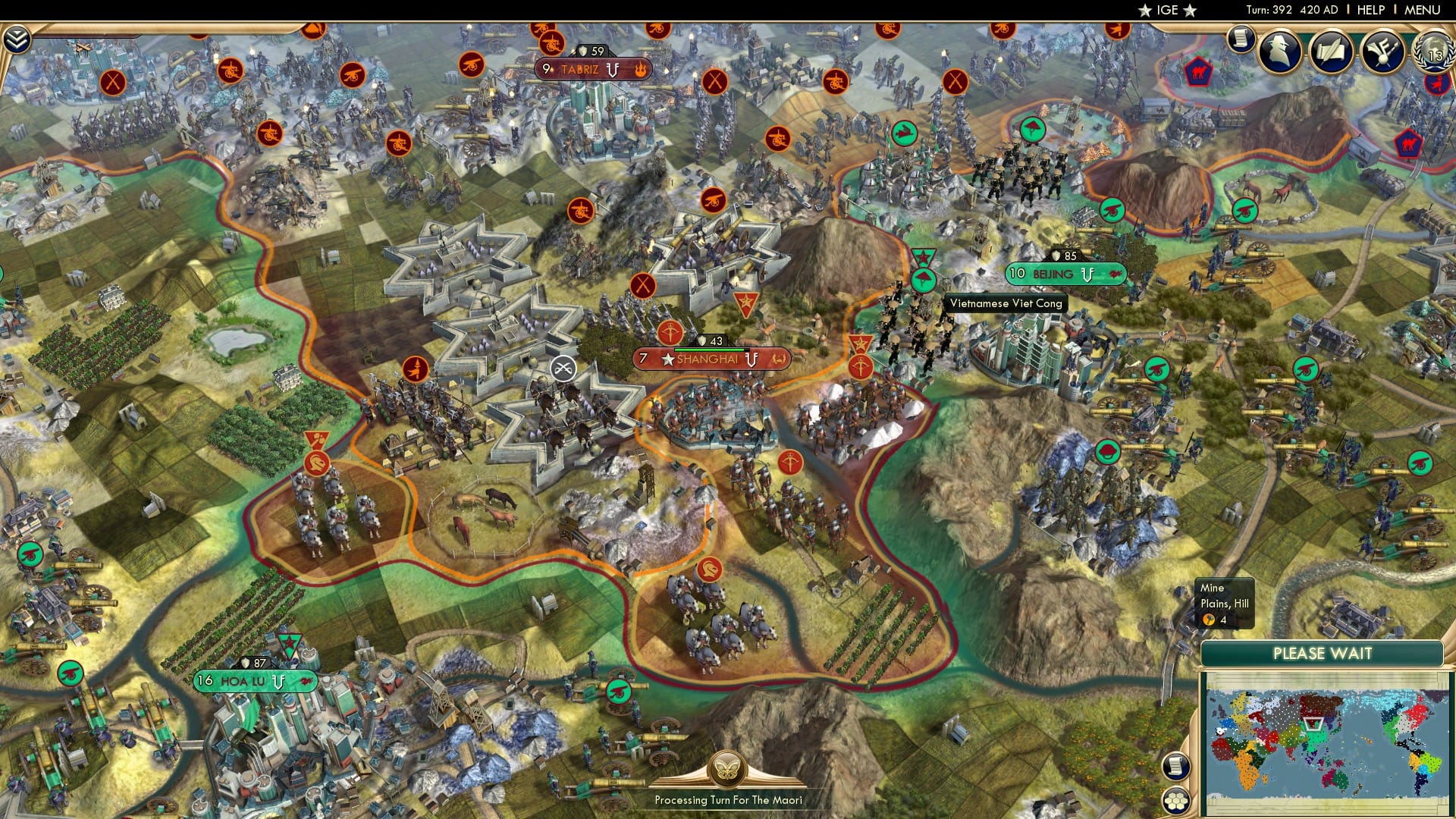This screenshot has height=819, width=1456.
Task: Select the Vietnamese Viet Cong unit flag near Beijing
Action: point(922,278)
